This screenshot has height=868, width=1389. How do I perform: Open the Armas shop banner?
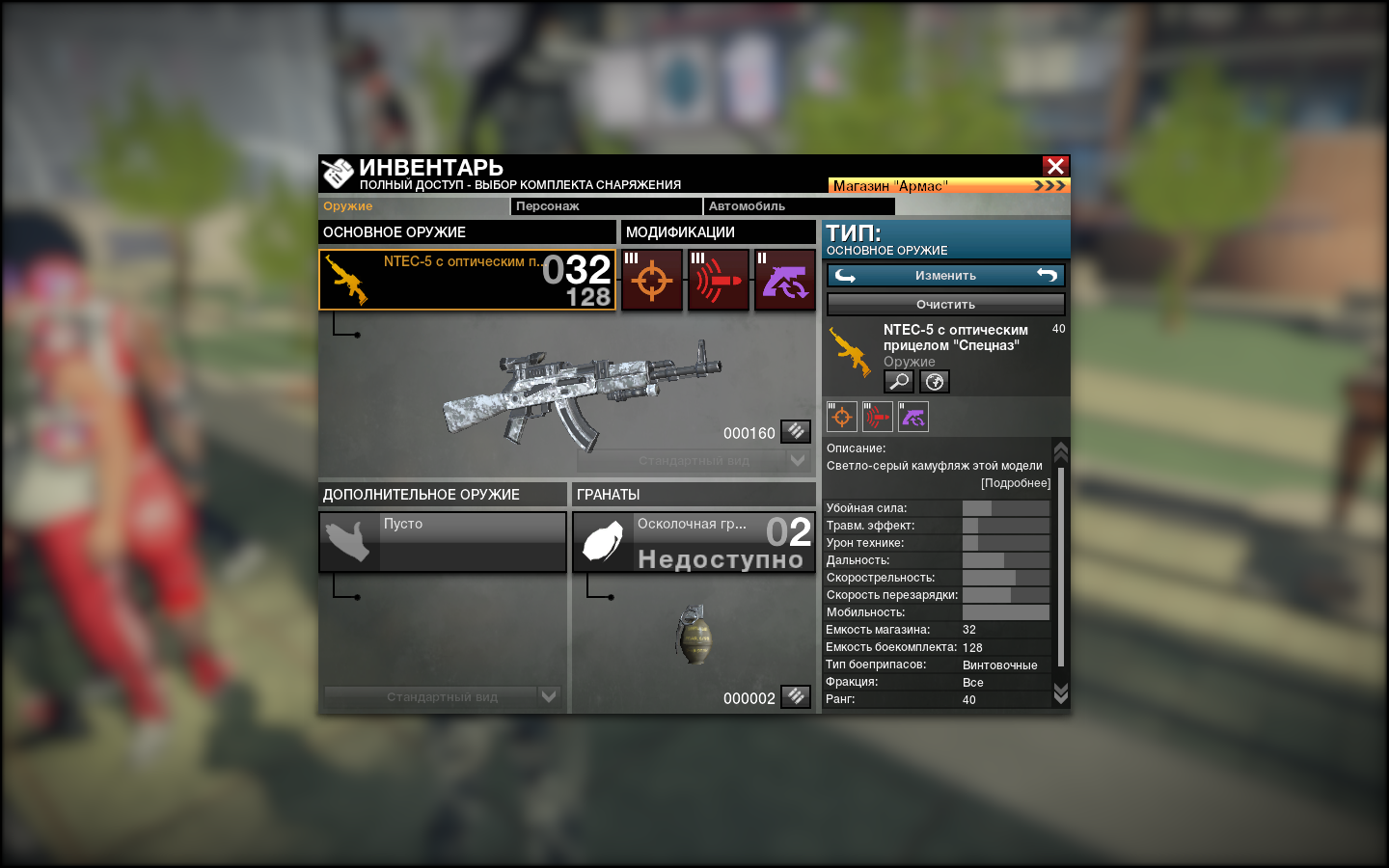coord(949,185)
